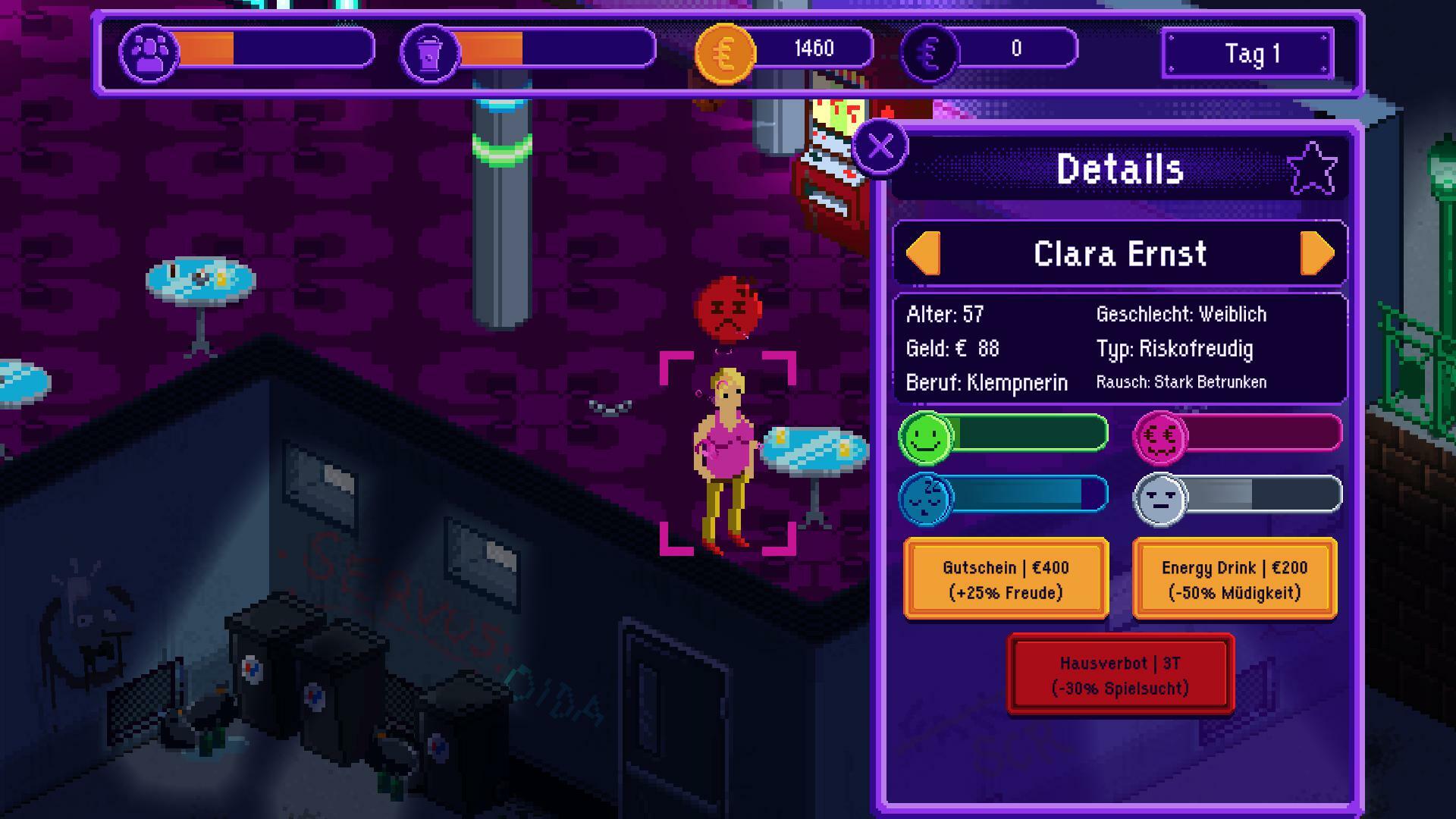Viewport: 1456px width, 819px height.
Task: Show the next guest with right arrow
Action: 1317,253
